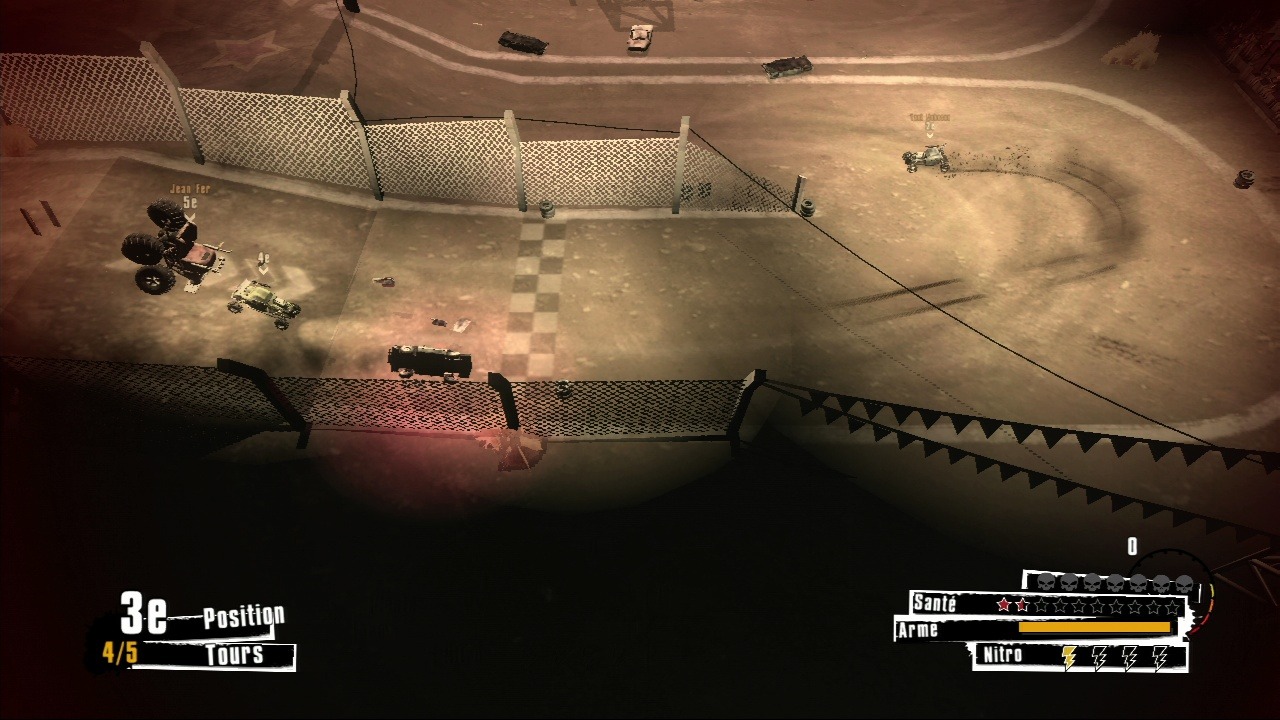Click the yellow charged Nitro lightning bolt
This screenshot has width=1280, height=720.
pos(1069,658)
